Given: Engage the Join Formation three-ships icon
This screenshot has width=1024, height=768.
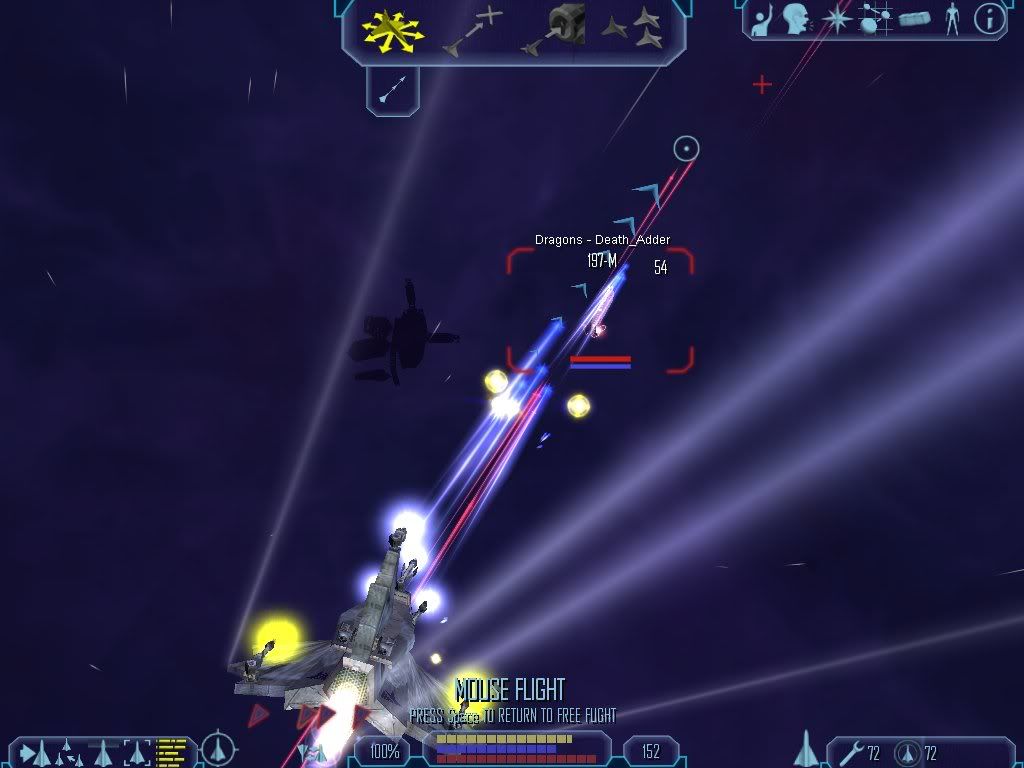Looking at the screenshot, I should point(632,29).
